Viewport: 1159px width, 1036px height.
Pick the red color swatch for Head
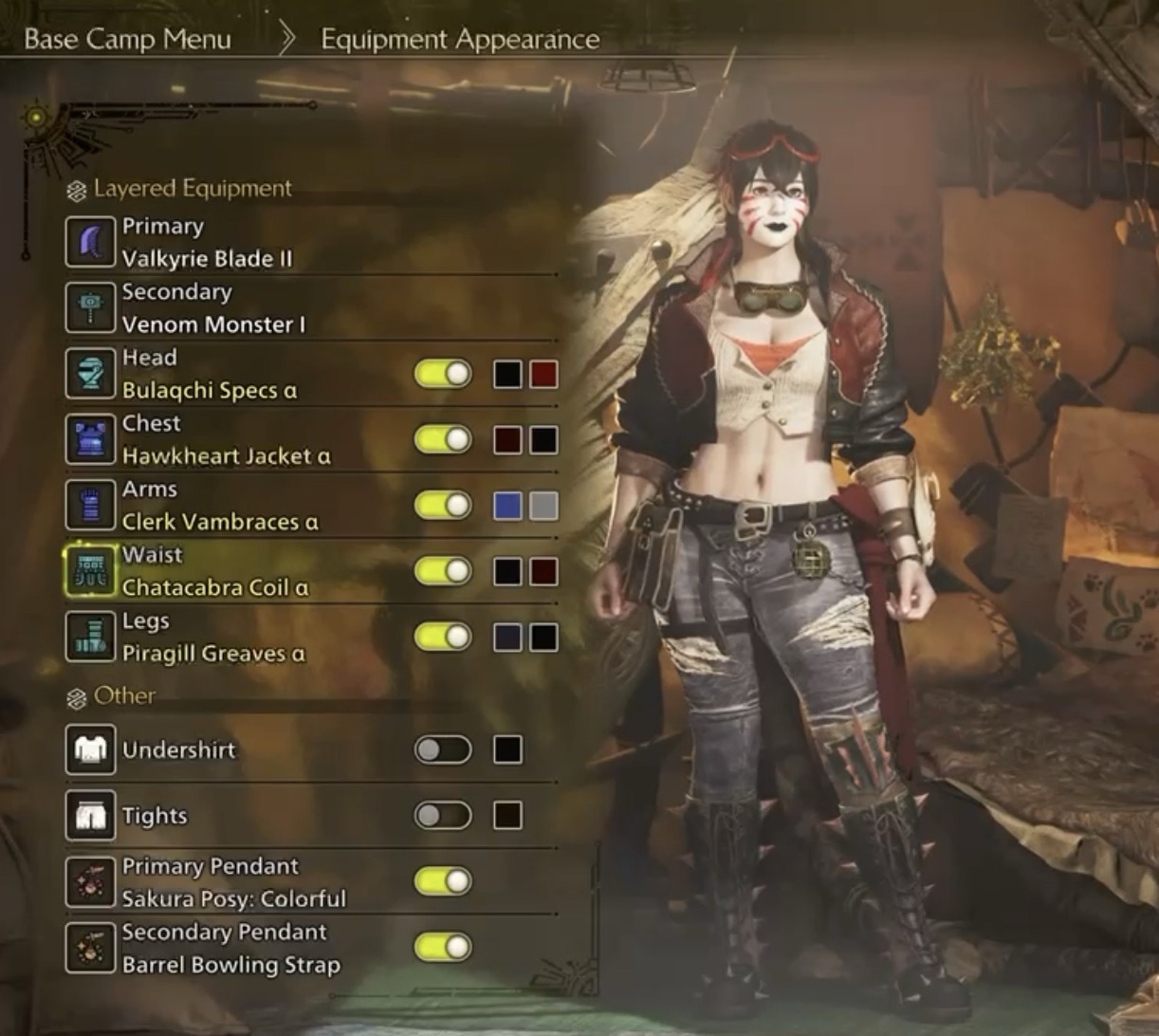pyautogui.click(x=543, y=374)
